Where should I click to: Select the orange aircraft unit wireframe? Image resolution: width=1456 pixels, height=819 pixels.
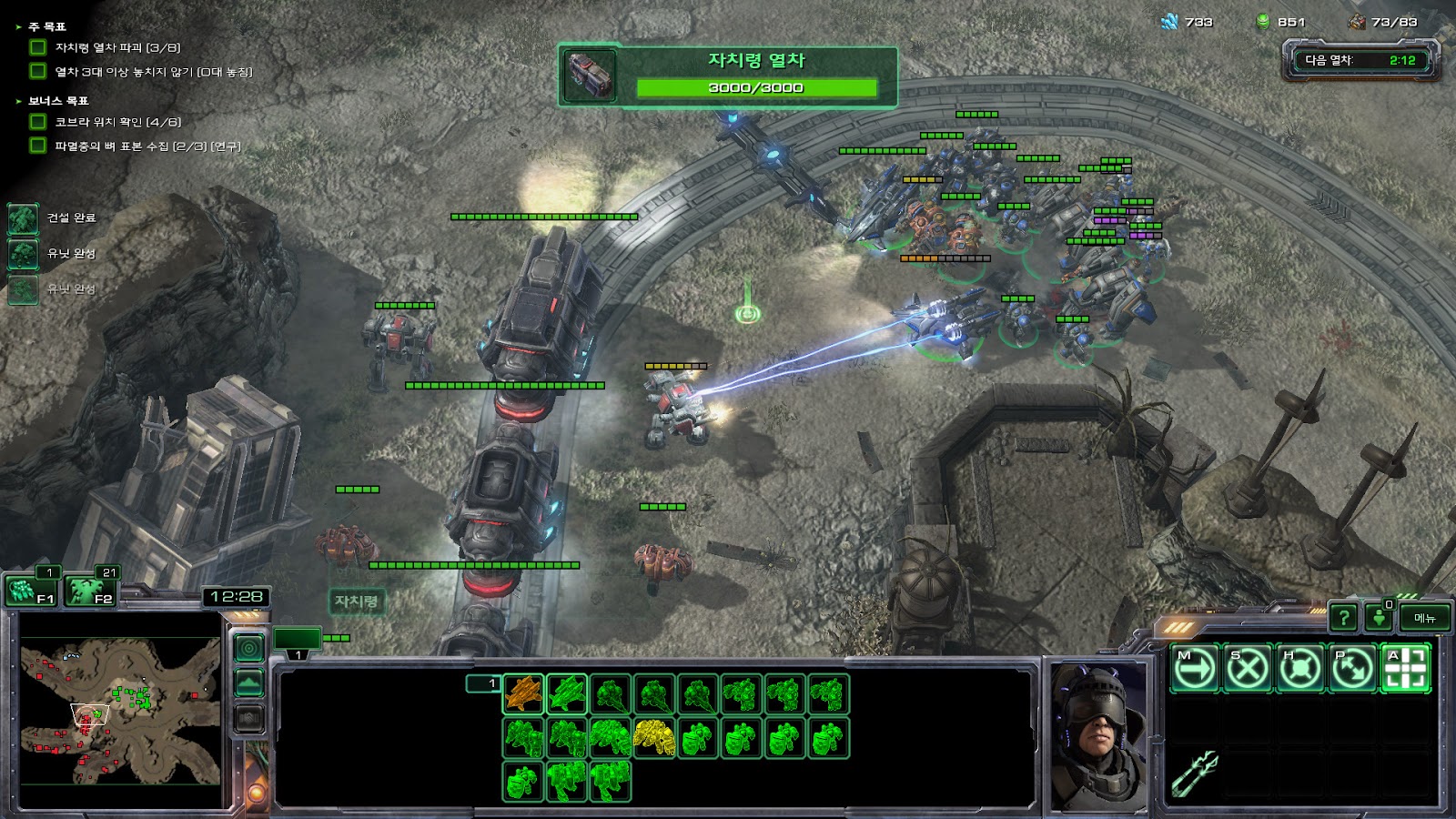(523, 694)
